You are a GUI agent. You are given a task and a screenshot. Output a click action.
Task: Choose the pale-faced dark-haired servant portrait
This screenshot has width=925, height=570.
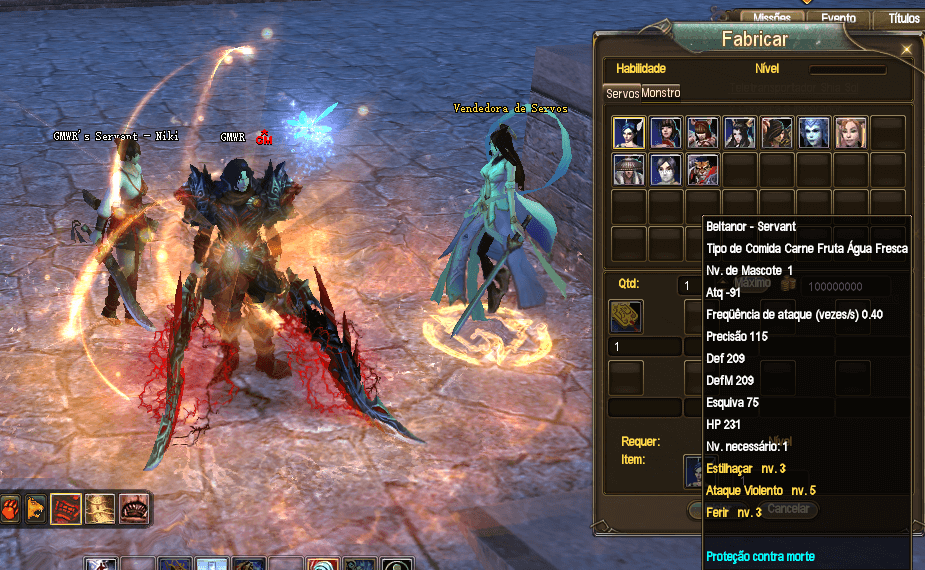[666, 169]
